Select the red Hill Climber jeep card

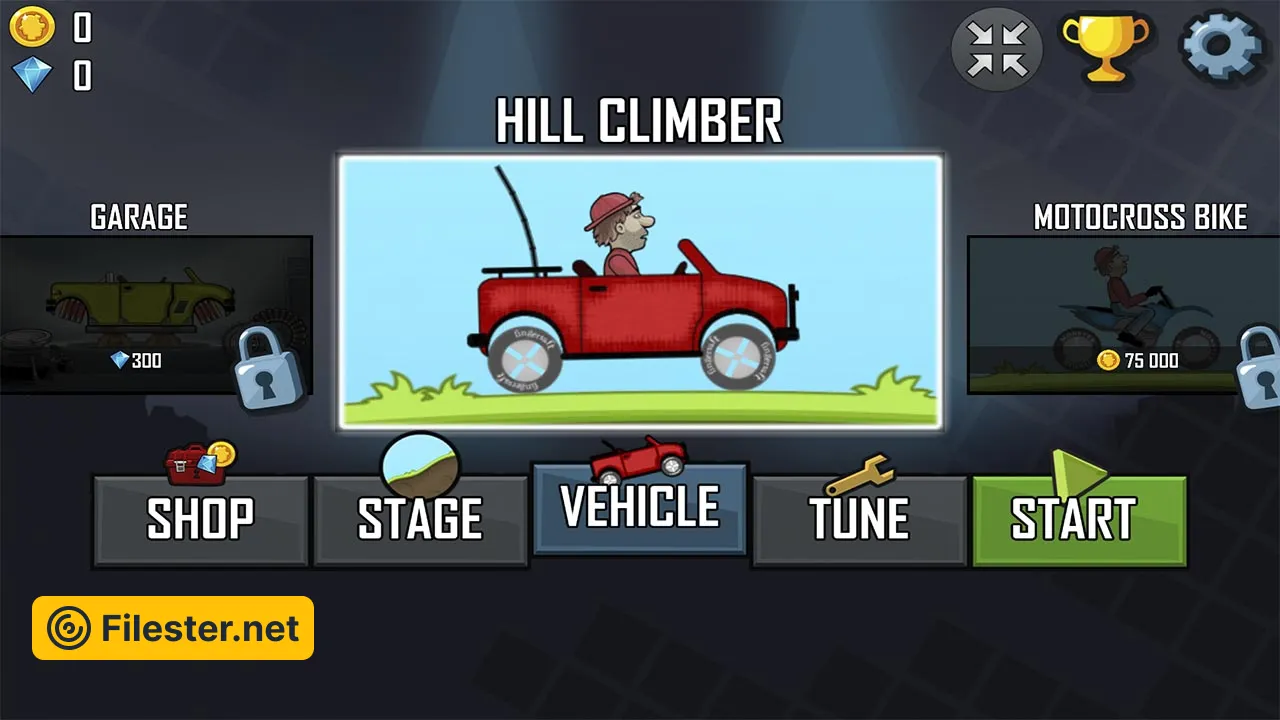coord(640,292)
